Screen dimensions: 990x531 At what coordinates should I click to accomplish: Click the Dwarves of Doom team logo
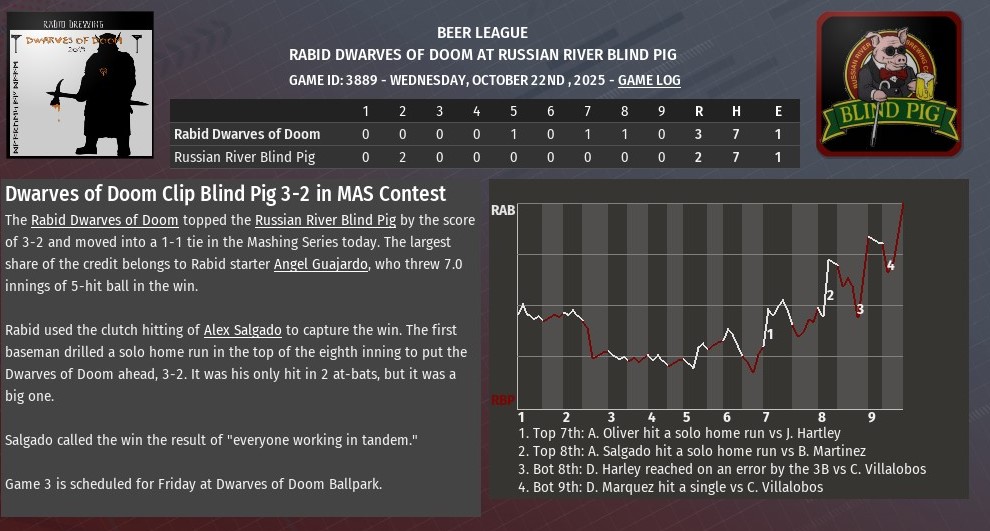80,84
